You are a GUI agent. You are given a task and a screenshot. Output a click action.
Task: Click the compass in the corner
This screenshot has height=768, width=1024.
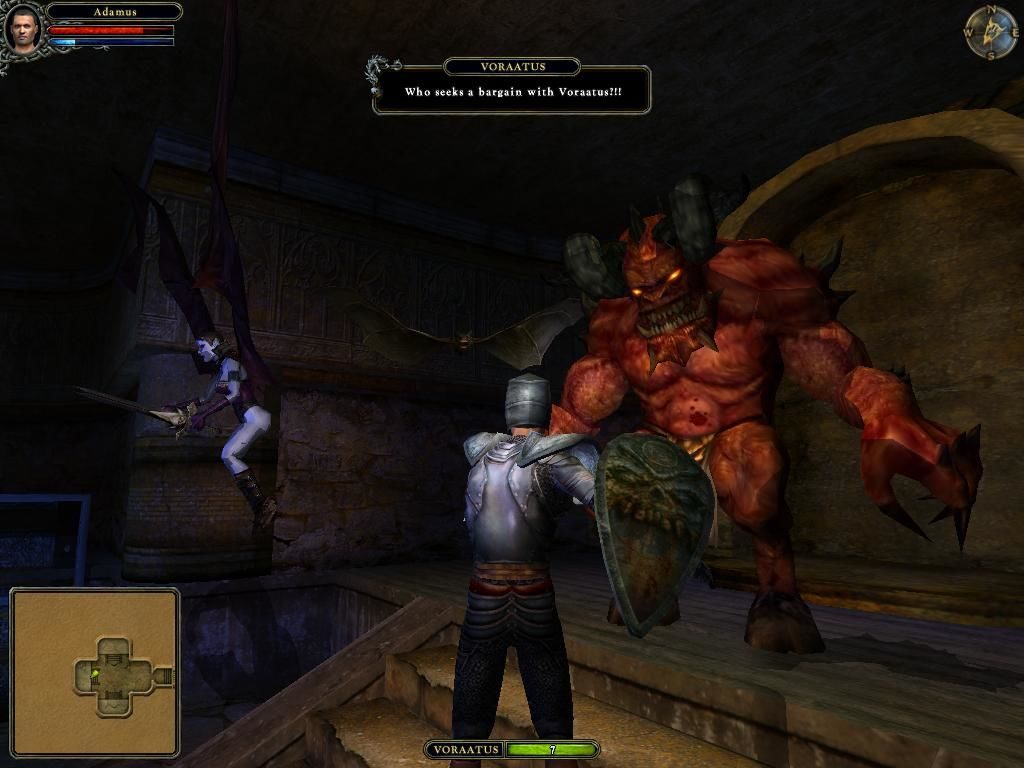[989, 31]
